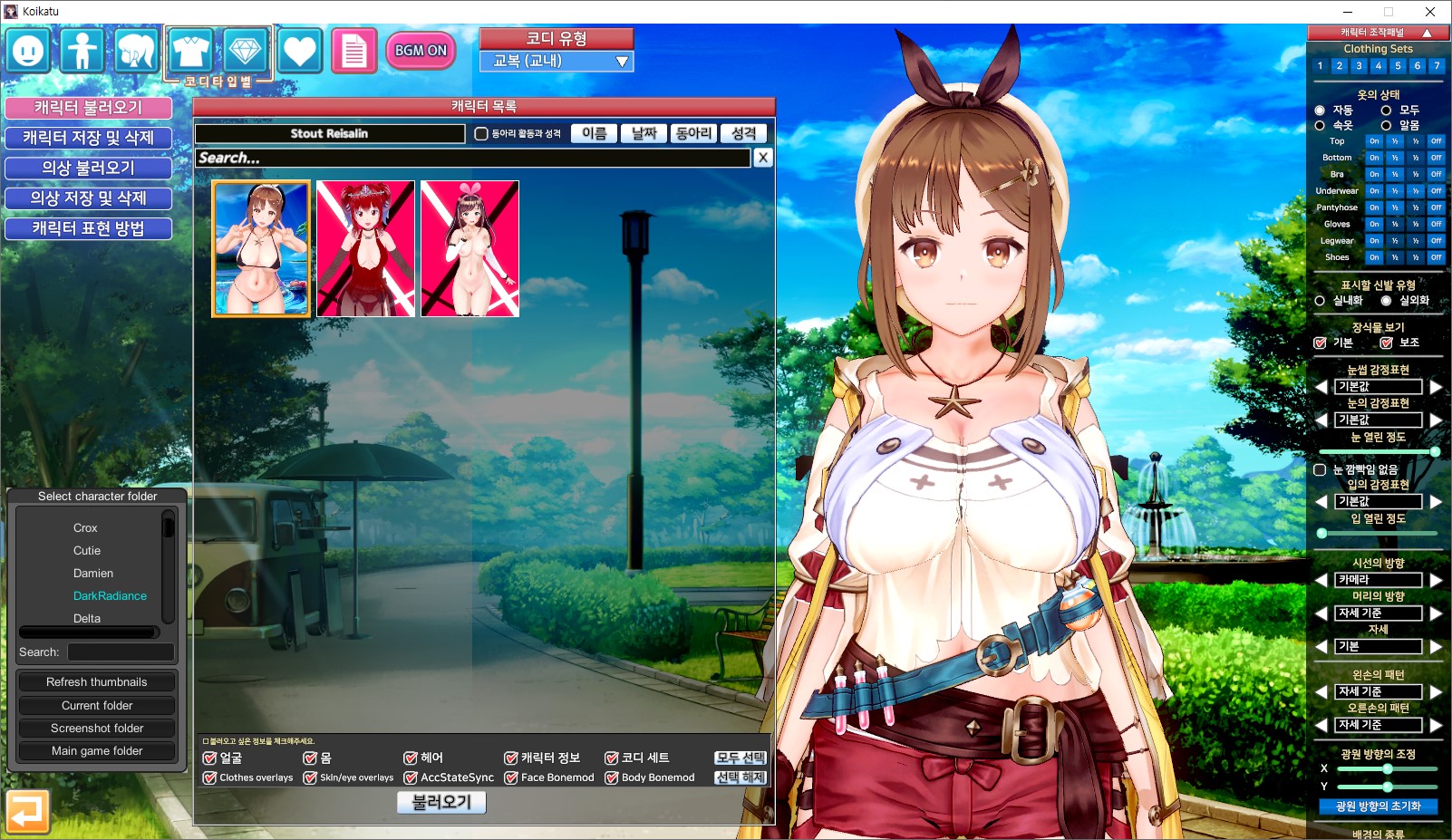This screenshot has height=840, width=1452.
Task: Toggle the 얼굴 load checkbox
Action: point(210,758)
